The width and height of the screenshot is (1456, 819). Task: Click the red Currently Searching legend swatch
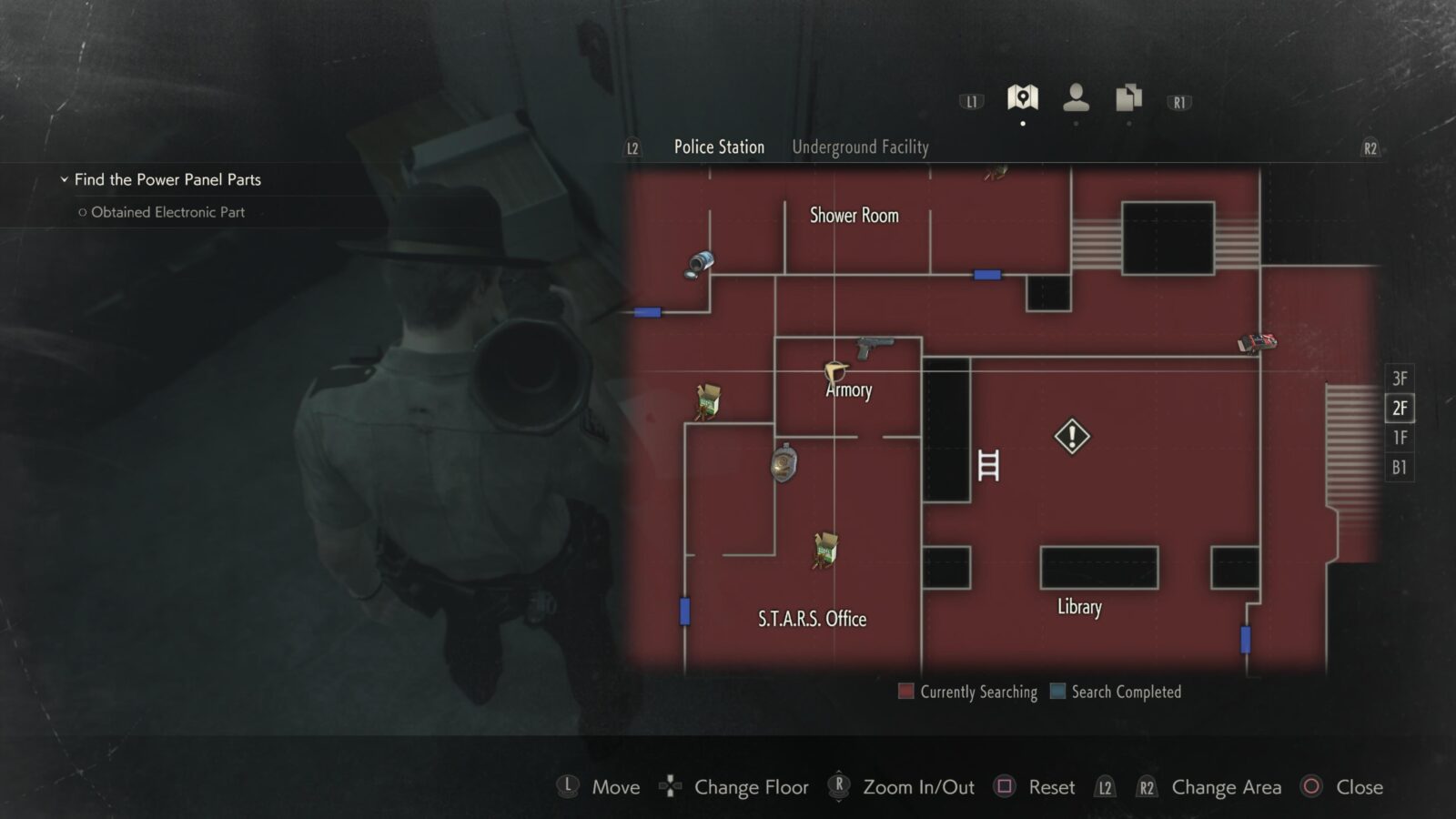[905, 692]
